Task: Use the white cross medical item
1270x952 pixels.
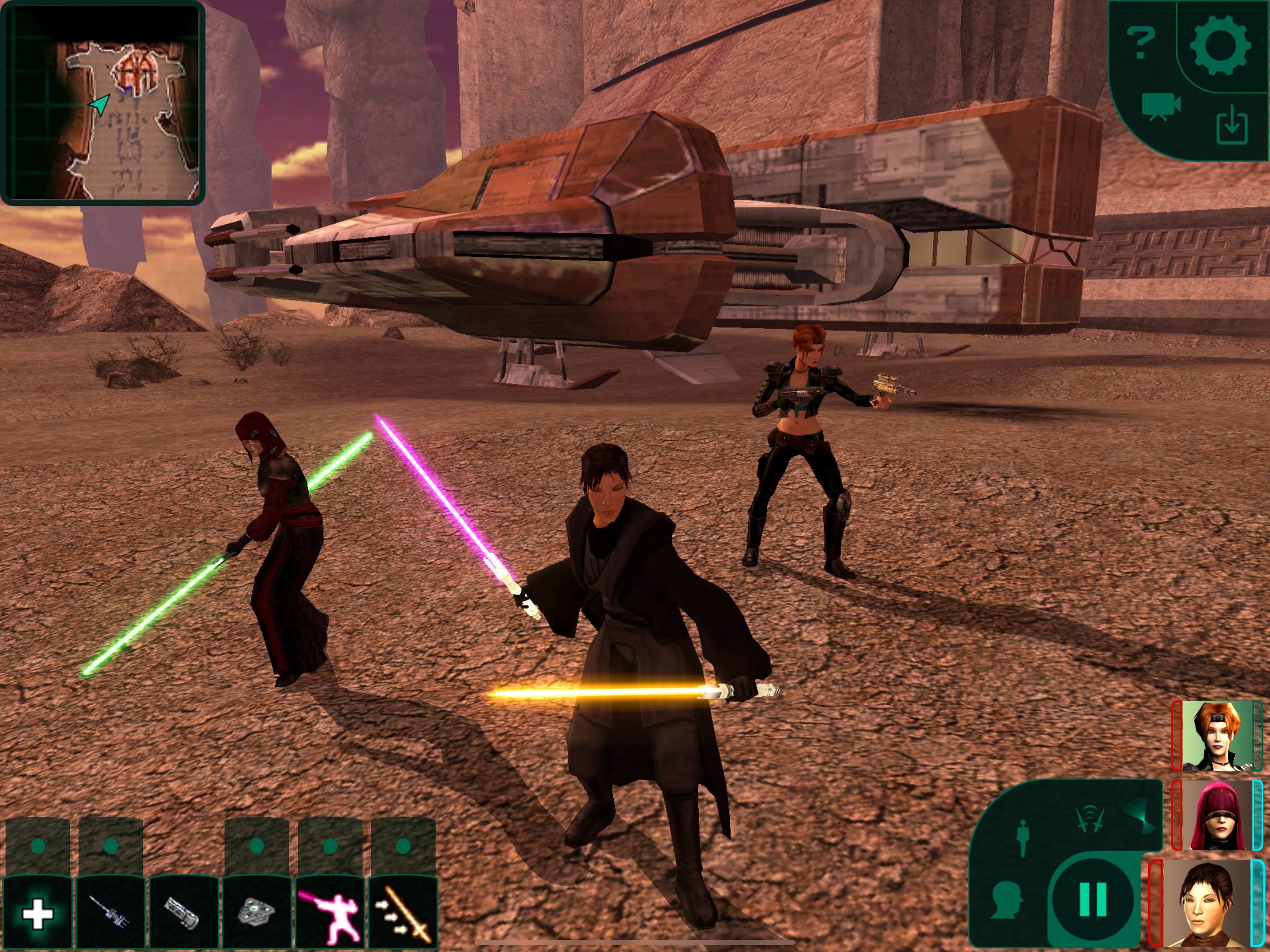Action: [x=37, y=913]
